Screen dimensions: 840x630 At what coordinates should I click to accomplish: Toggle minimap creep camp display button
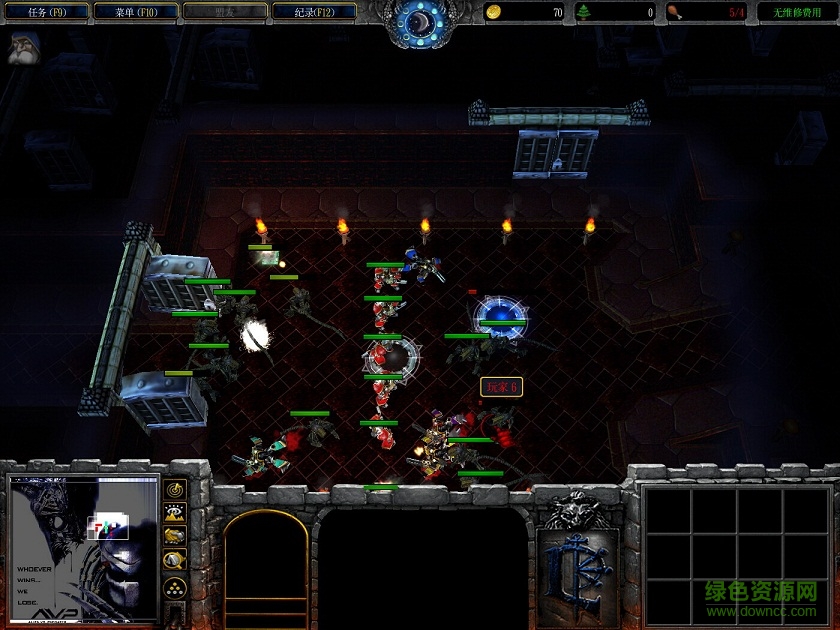(176, 561)
